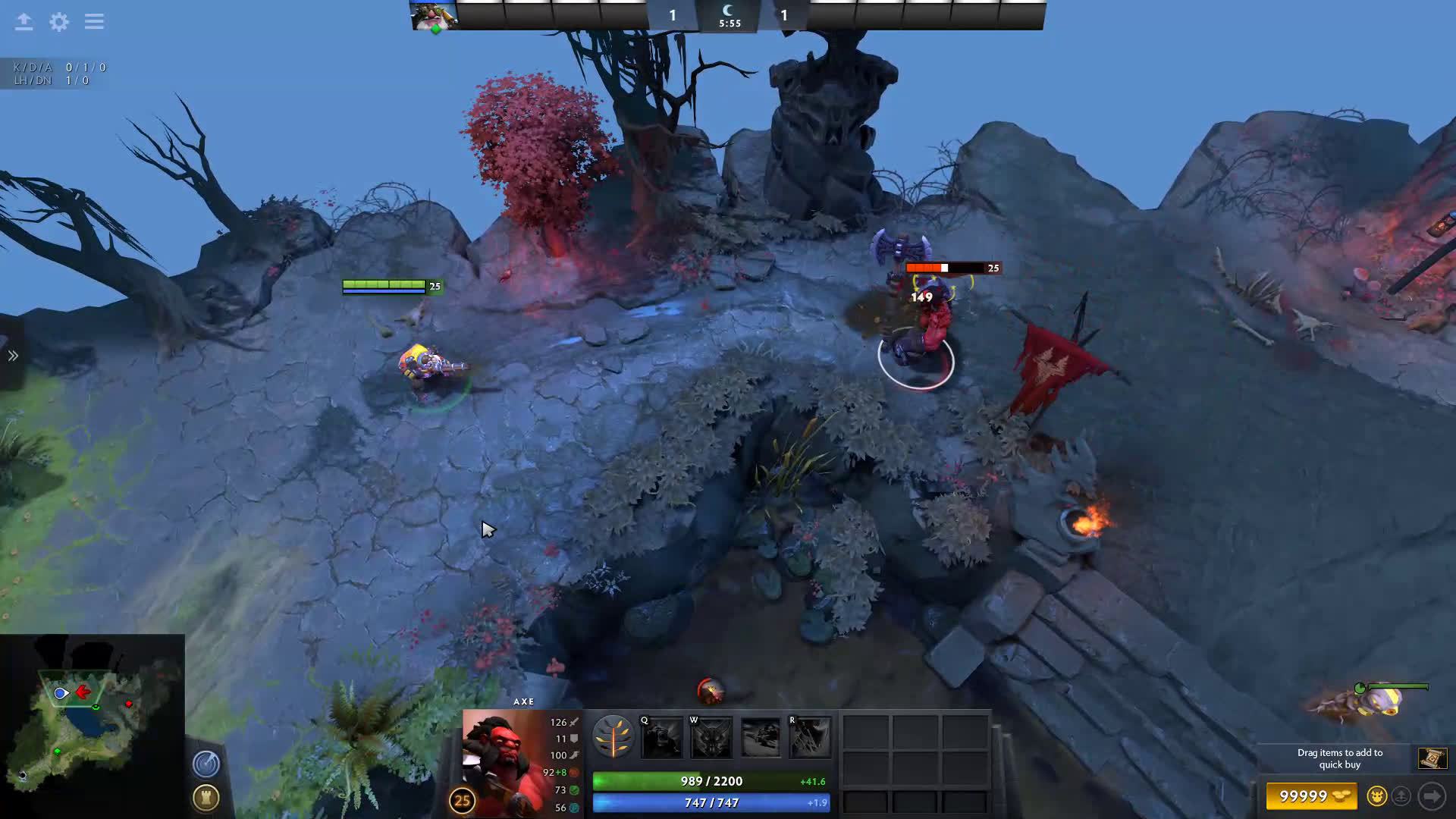
Task: Open the talent tree icon
Action: coord(613,736)
